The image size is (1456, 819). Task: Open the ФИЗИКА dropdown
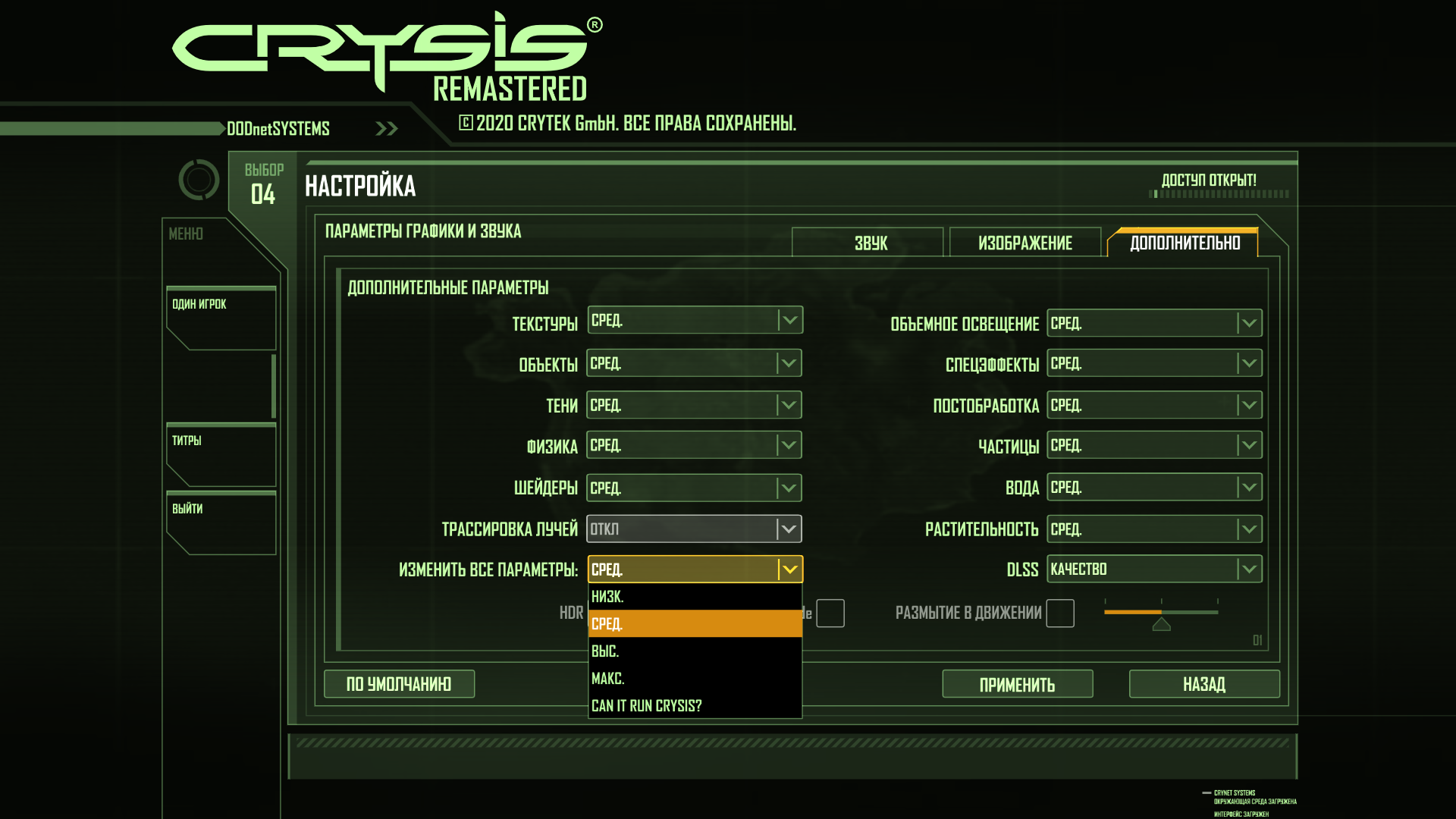click(x=694, y=446)
